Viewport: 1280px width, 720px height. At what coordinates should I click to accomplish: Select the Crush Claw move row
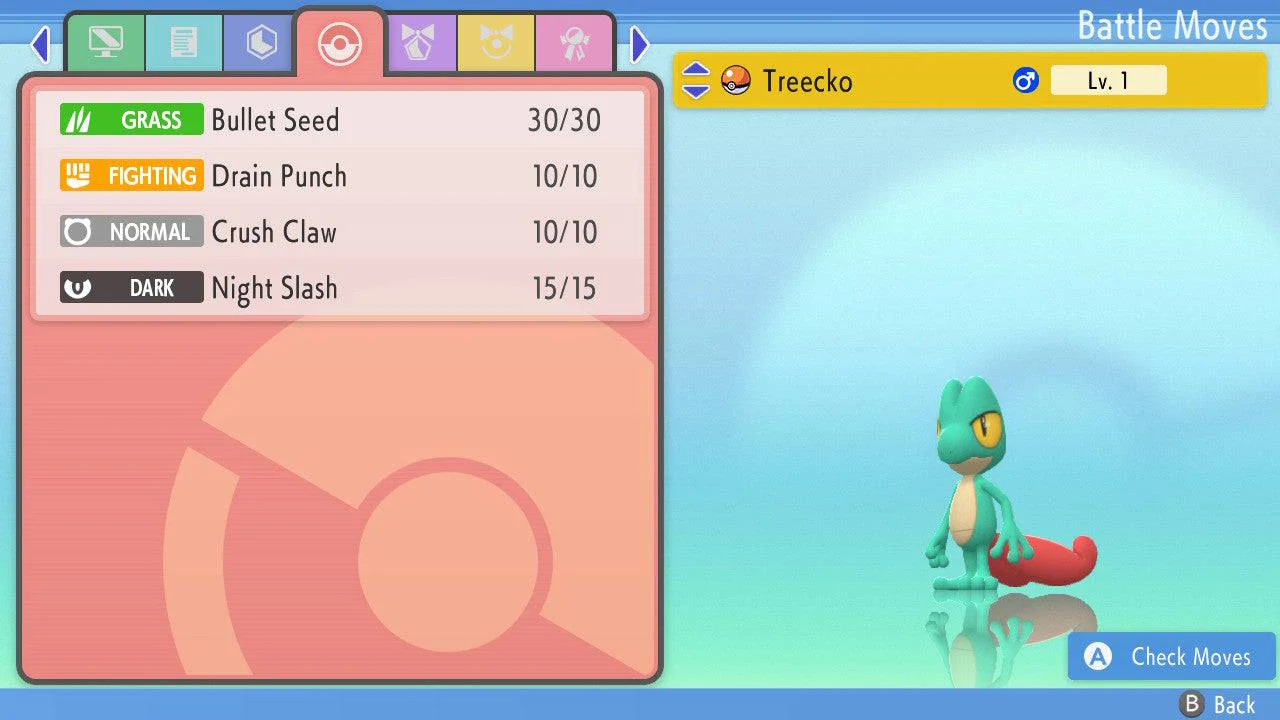coord(340,232)
